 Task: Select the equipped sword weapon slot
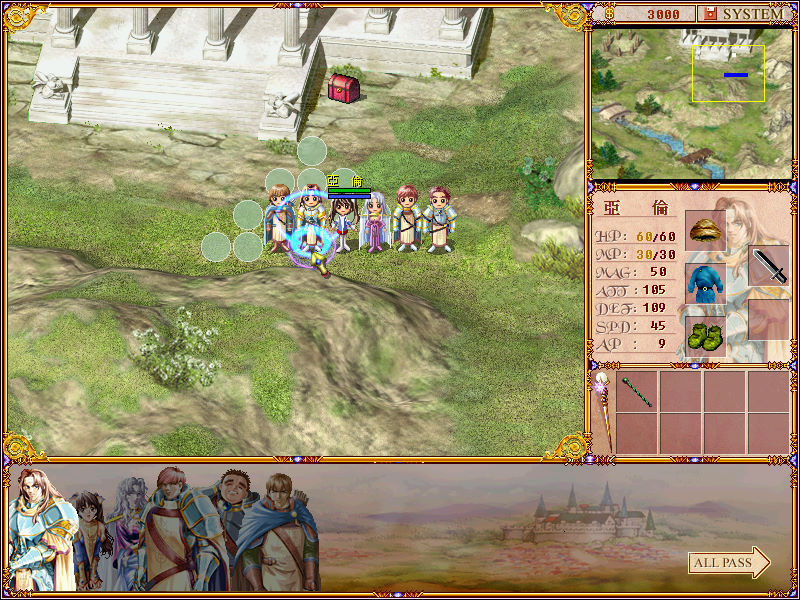click(768, 266)
